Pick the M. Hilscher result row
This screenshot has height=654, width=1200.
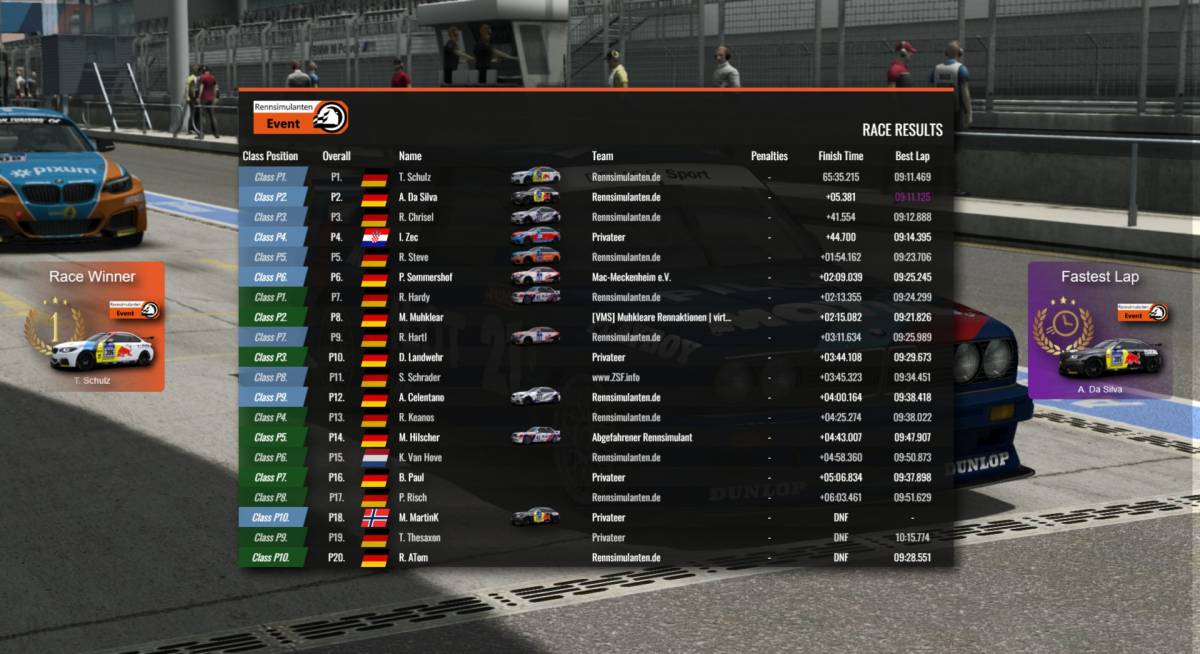[595, 437]
